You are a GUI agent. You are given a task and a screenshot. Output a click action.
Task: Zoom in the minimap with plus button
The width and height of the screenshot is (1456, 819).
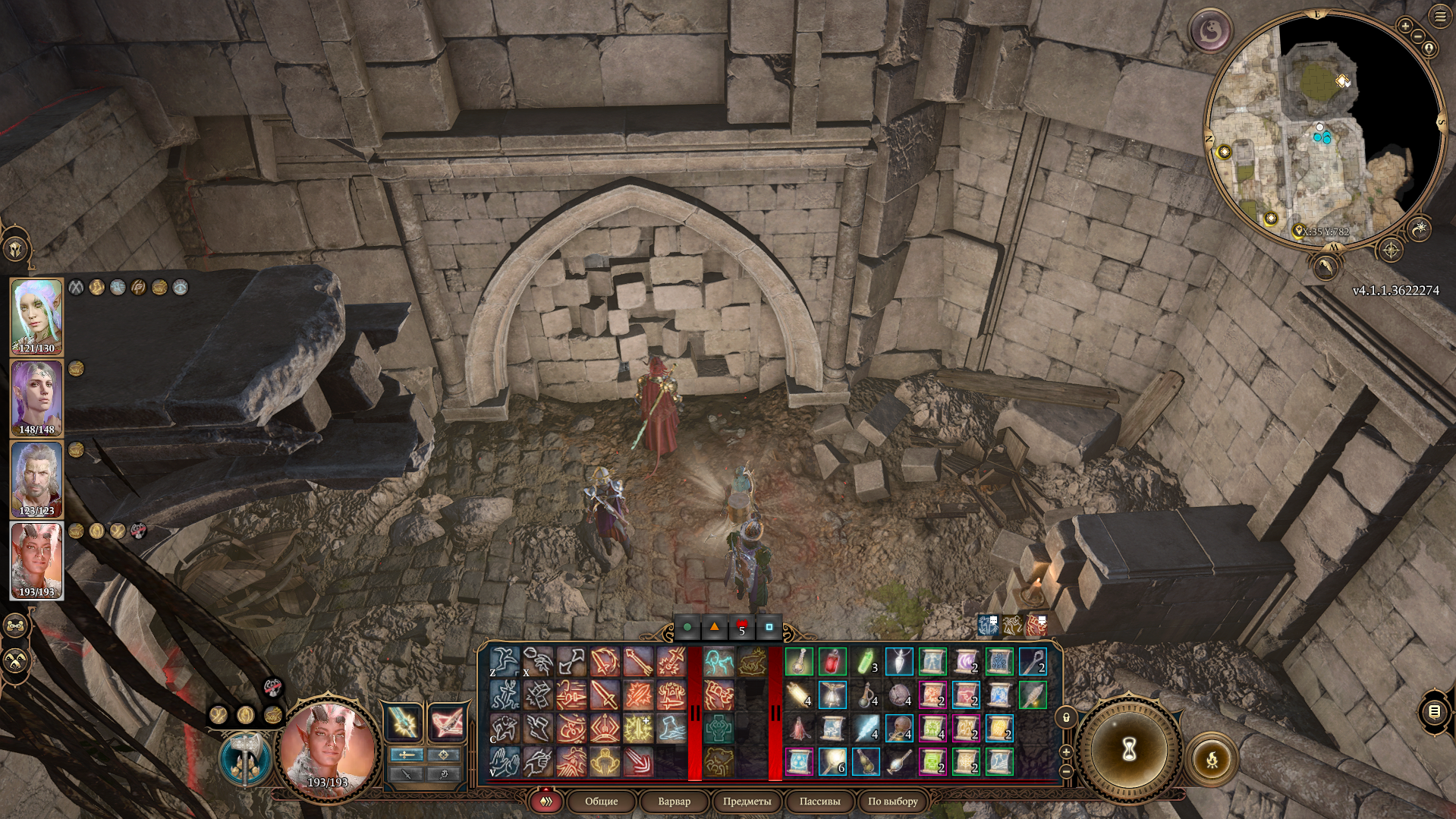coord(1405,27)
